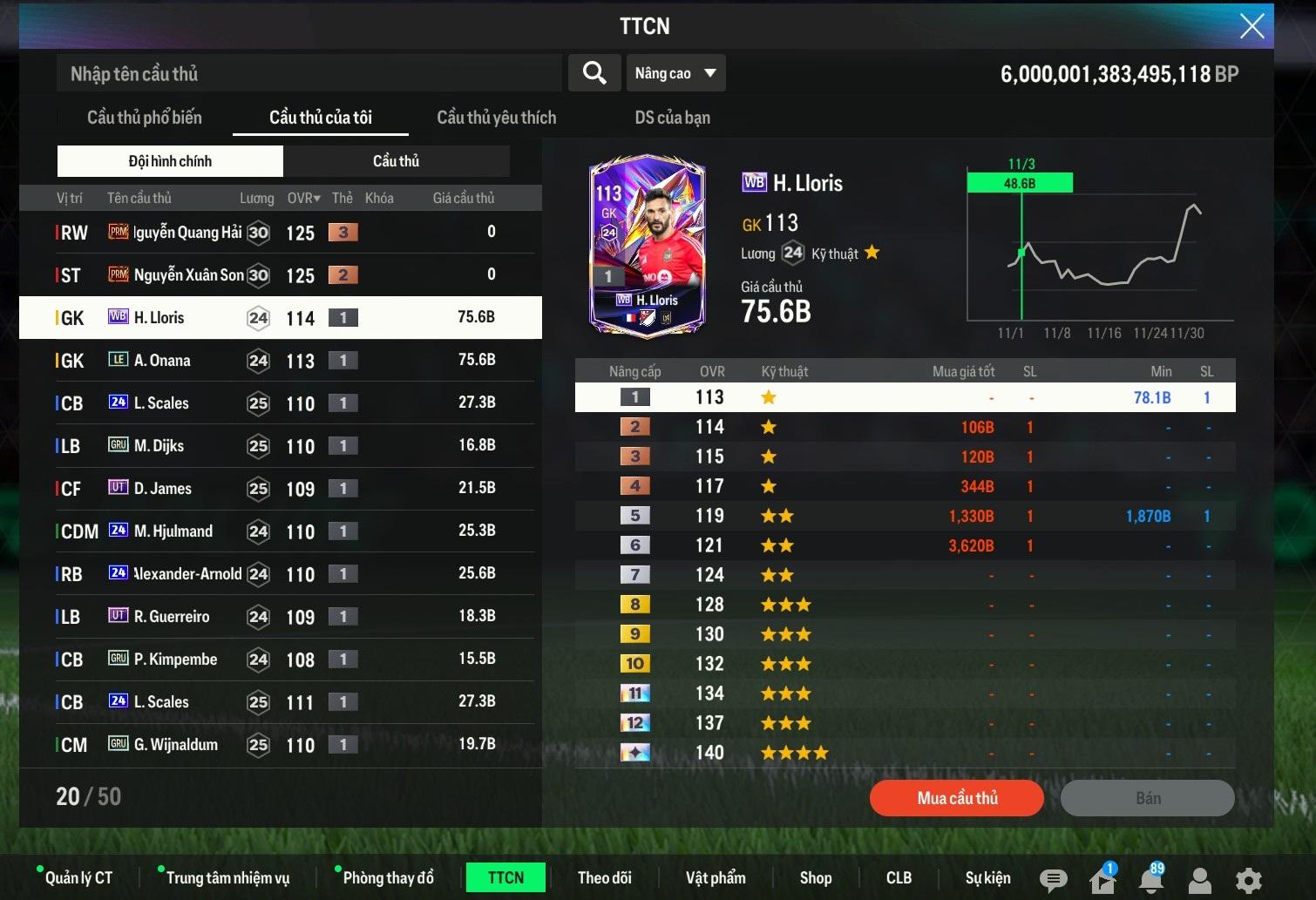Select the upgrade level 5 row
1316x900 pixels.
(905, 516)
